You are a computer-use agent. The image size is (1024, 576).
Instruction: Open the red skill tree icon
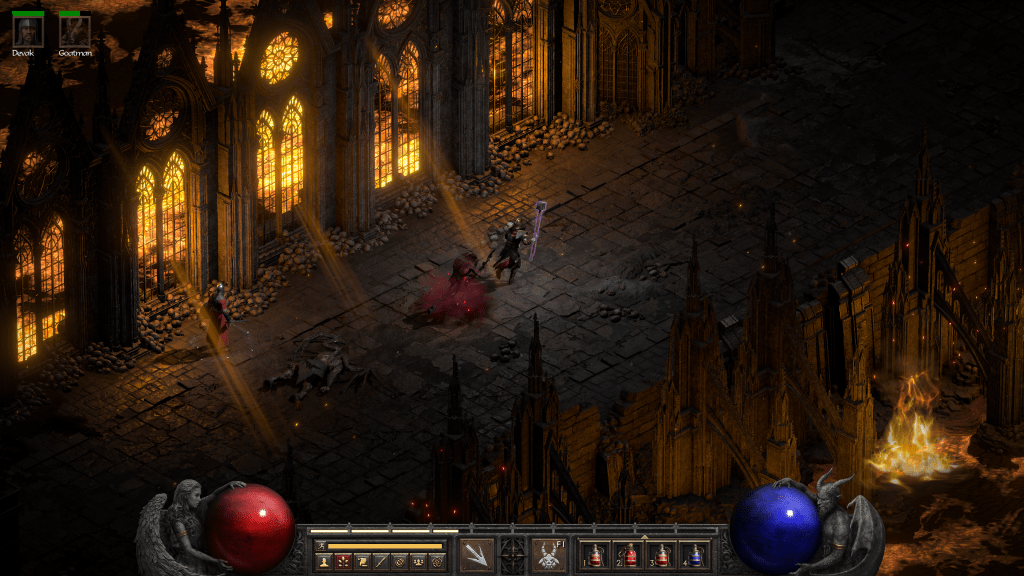pos(342,563)
